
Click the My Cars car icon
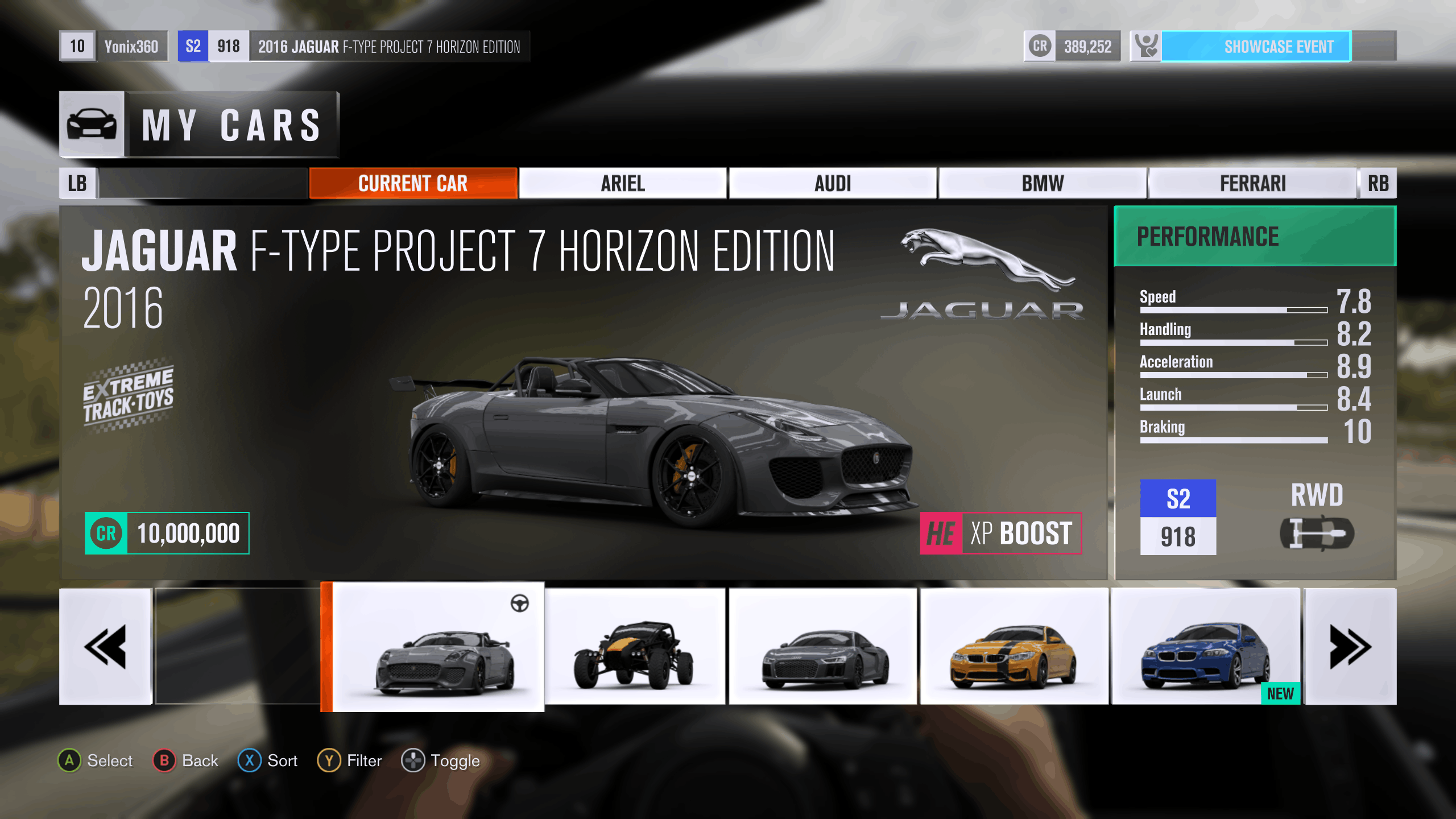point(92,124)
